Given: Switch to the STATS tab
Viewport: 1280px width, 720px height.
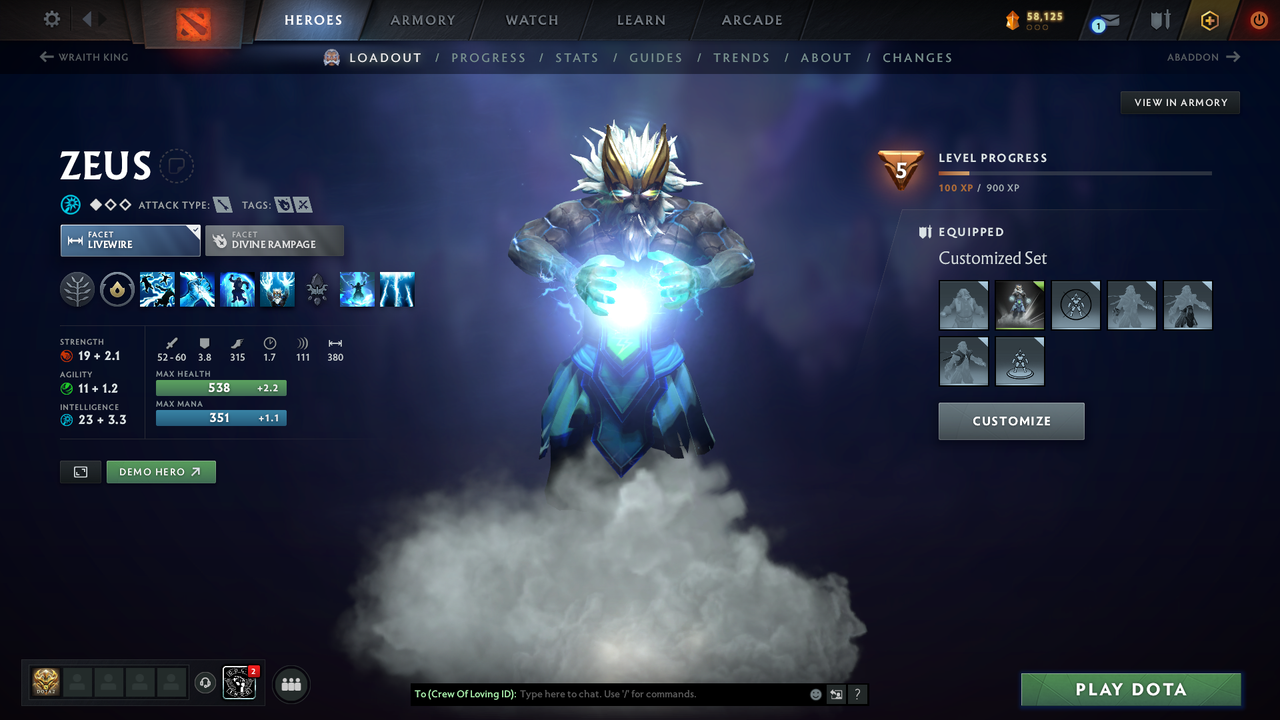Looking at the screenshot, I should (577, 57).
